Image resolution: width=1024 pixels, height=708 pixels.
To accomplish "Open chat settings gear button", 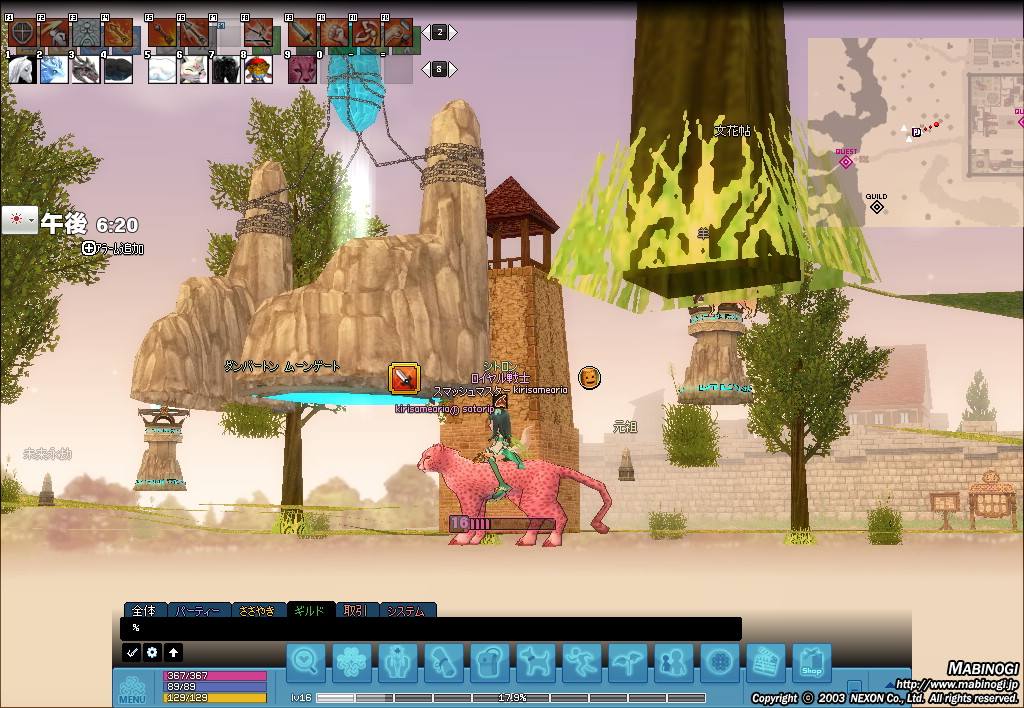I will point(152,652).
